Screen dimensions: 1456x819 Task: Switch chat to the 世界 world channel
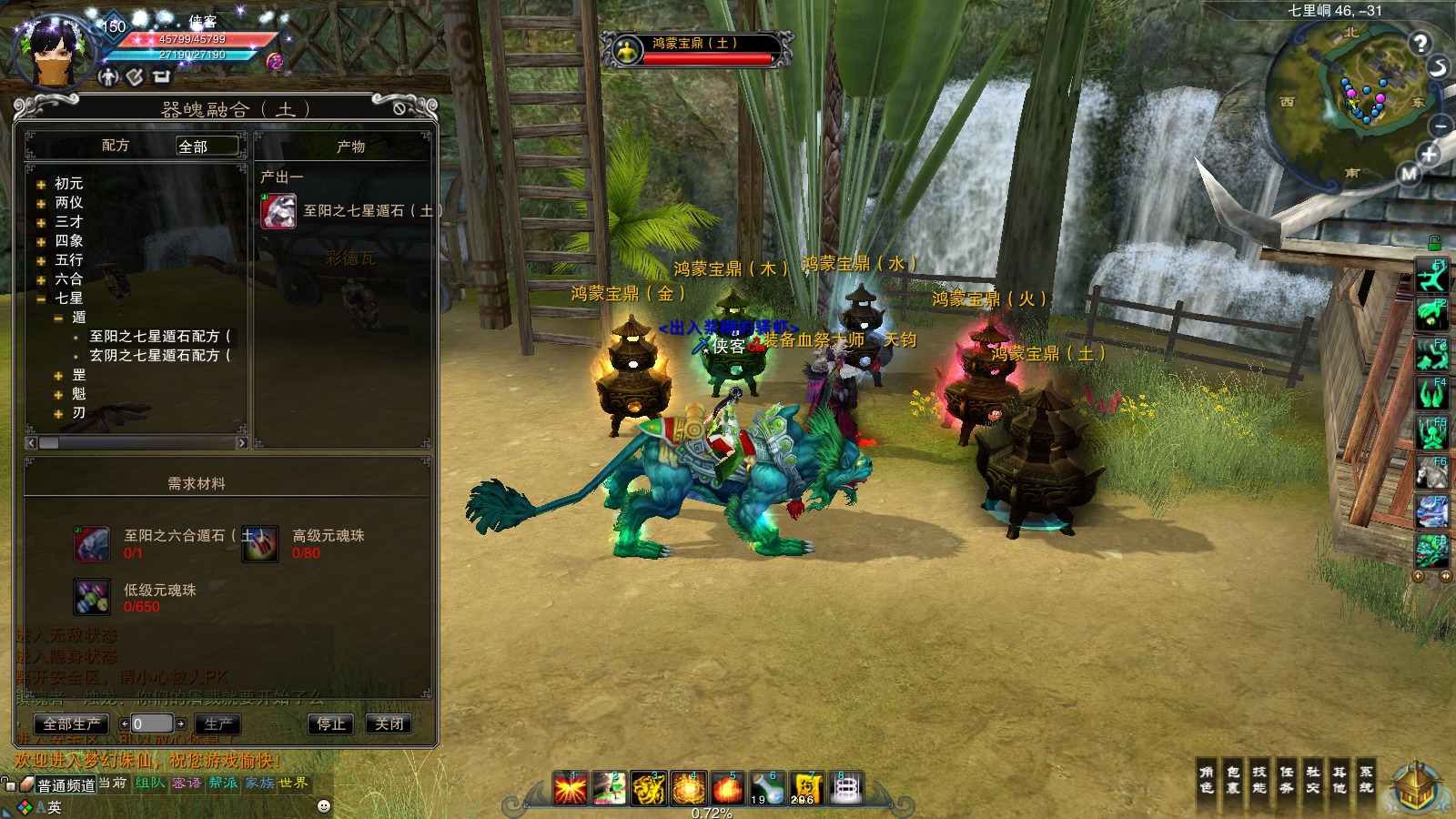point(293,784)
